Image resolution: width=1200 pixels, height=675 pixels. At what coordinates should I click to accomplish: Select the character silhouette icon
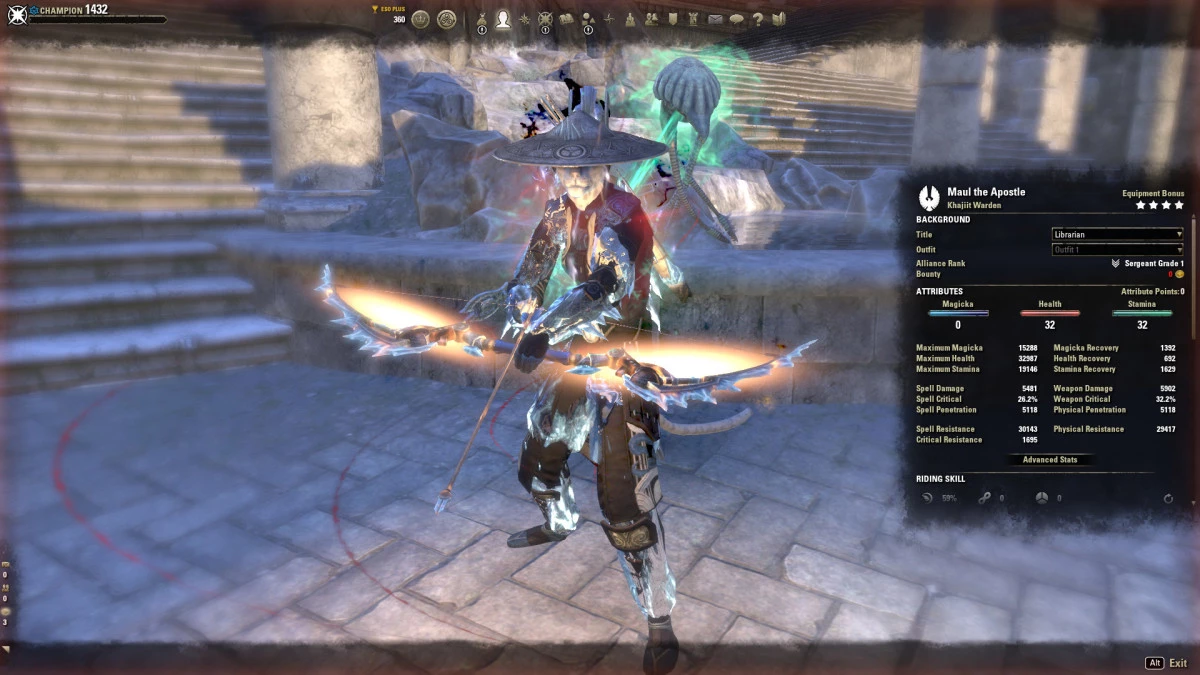point(503,19)
